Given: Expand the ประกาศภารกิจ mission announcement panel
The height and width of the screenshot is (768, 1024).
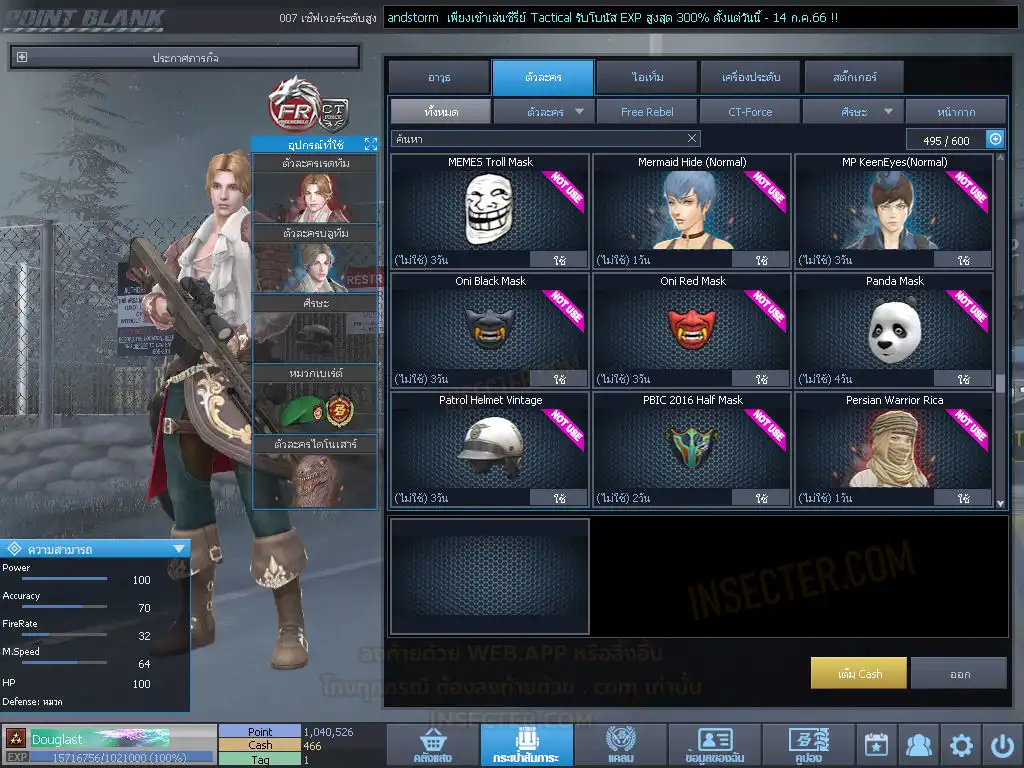Looking at the screenshot, I should (22, 58).
